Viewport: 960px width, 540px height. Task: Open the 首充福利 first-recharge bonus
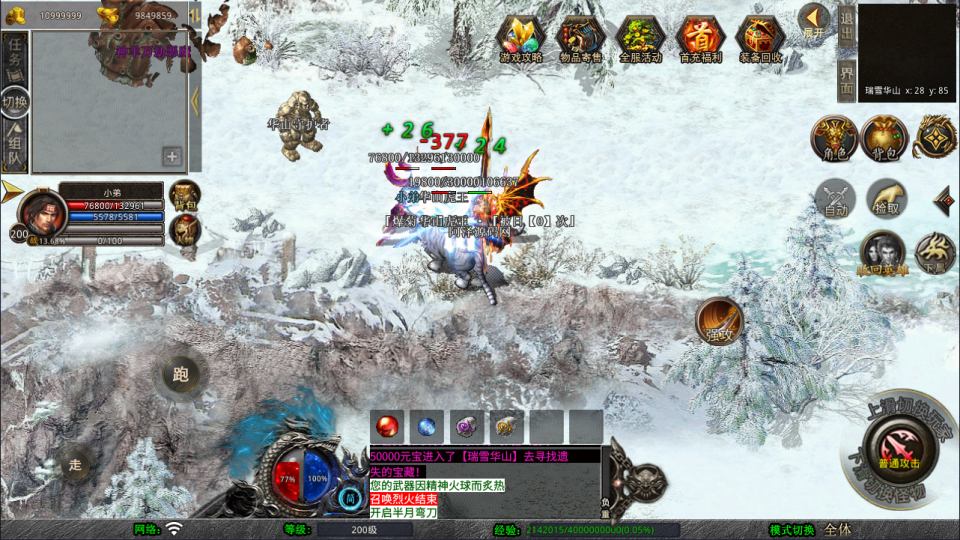(699, 37)
